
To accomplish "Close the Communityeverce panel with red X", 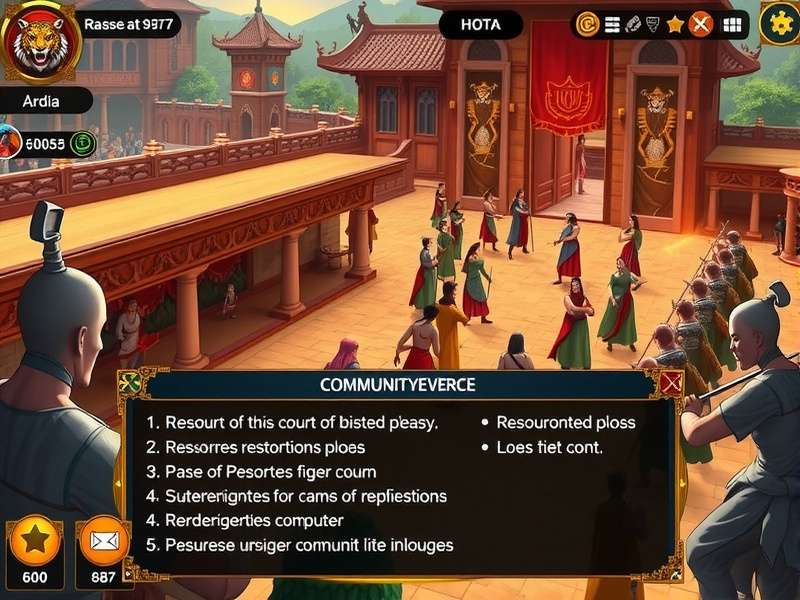I will point(670,382).
